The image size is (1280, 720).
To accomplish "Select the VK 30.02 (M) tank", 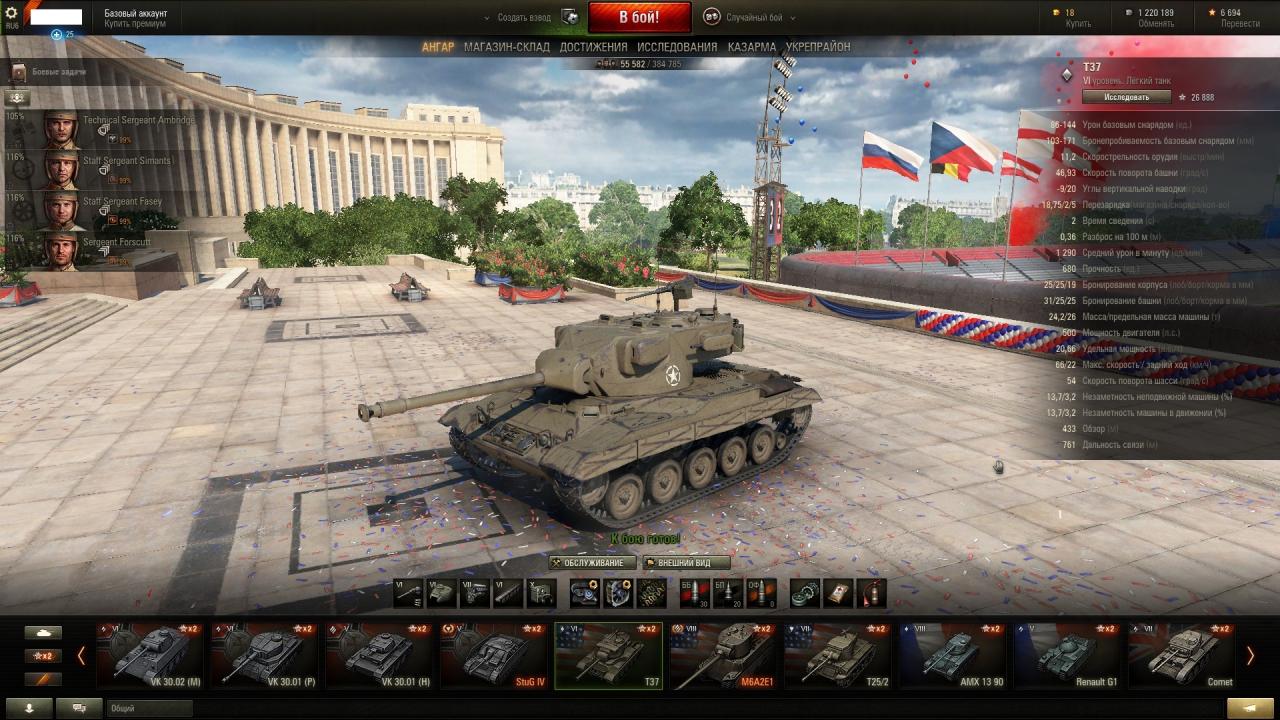I will (150, 655).
